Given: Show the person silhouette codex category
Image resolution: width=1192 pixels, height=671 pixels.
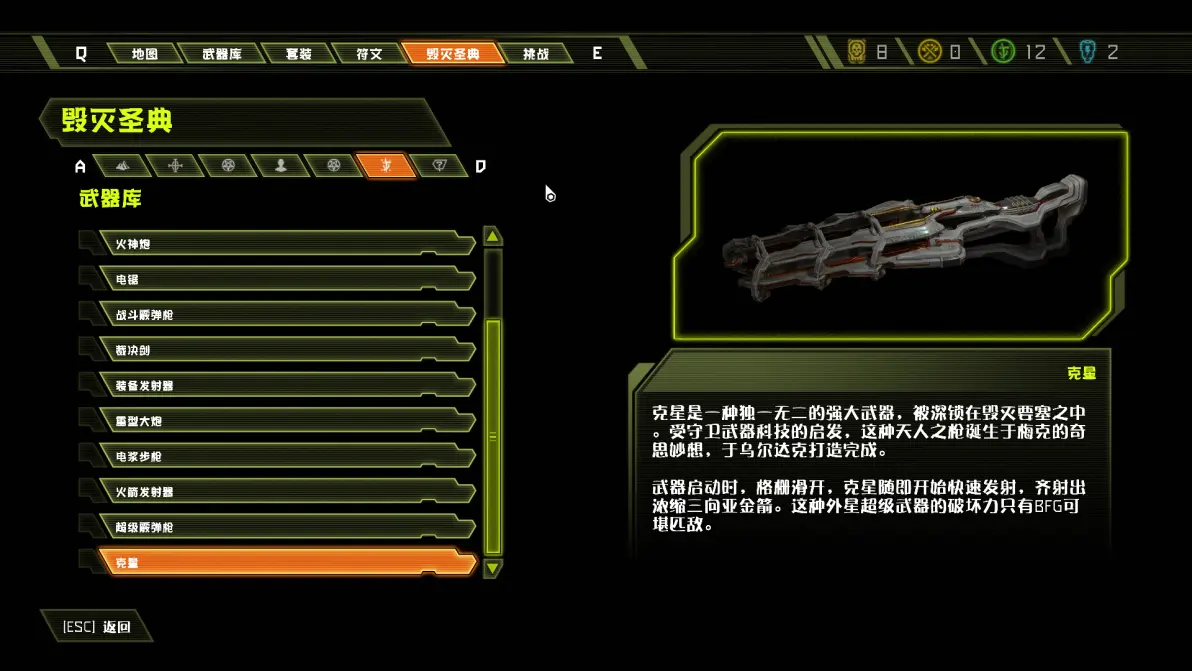Looking at the screenshot, I should tap(281, 166).
